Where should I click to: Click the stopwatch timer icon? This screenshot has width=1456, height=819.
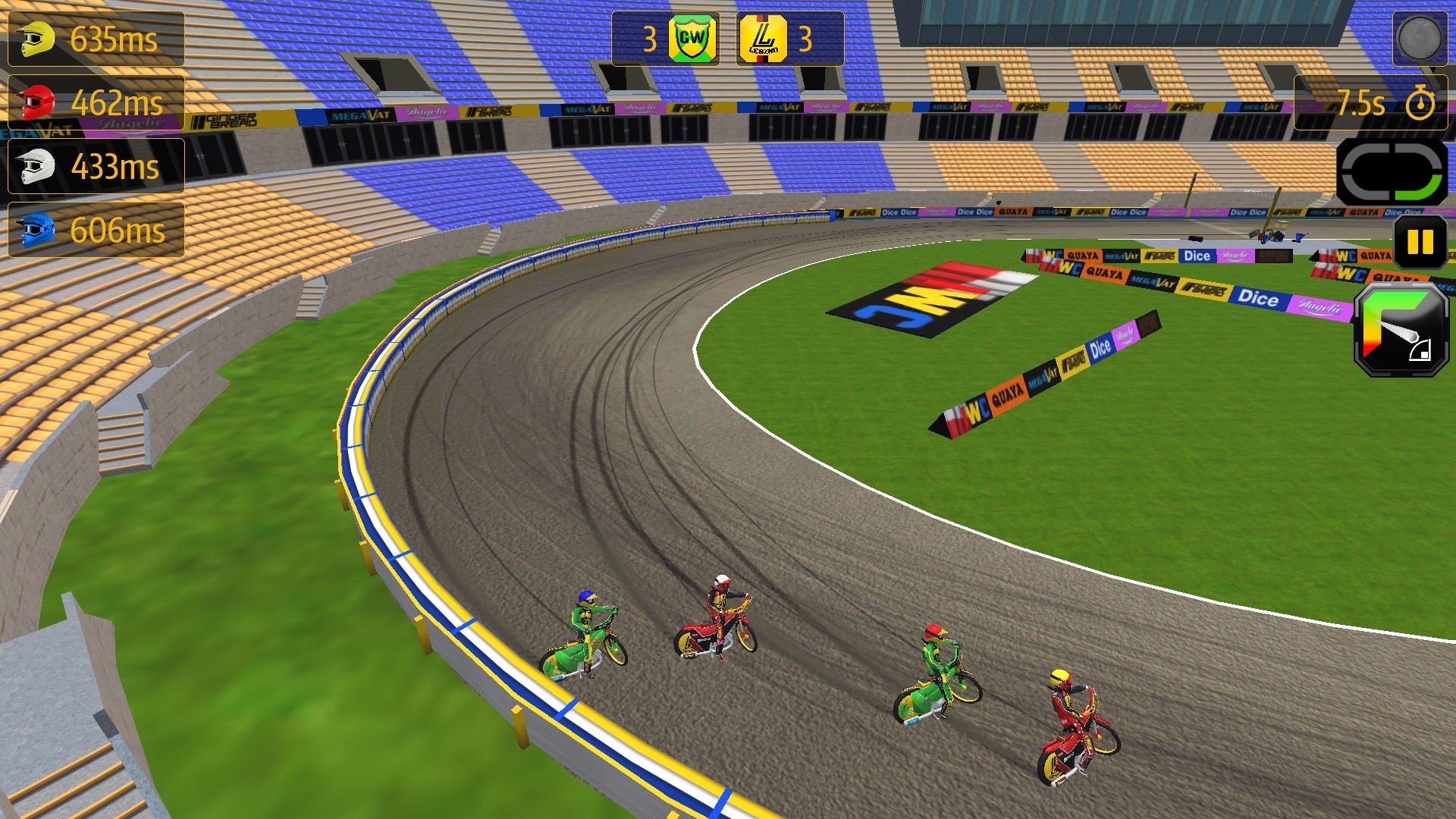(1420, 104)
